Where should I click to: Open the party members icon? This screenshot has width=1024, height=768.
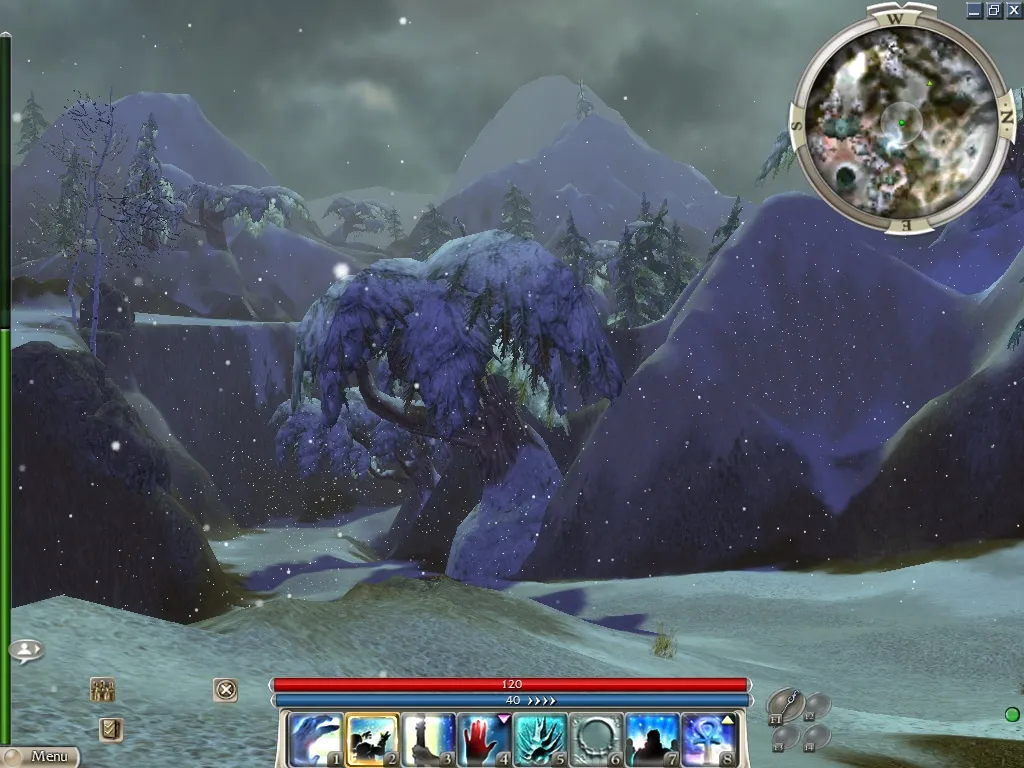102,689
